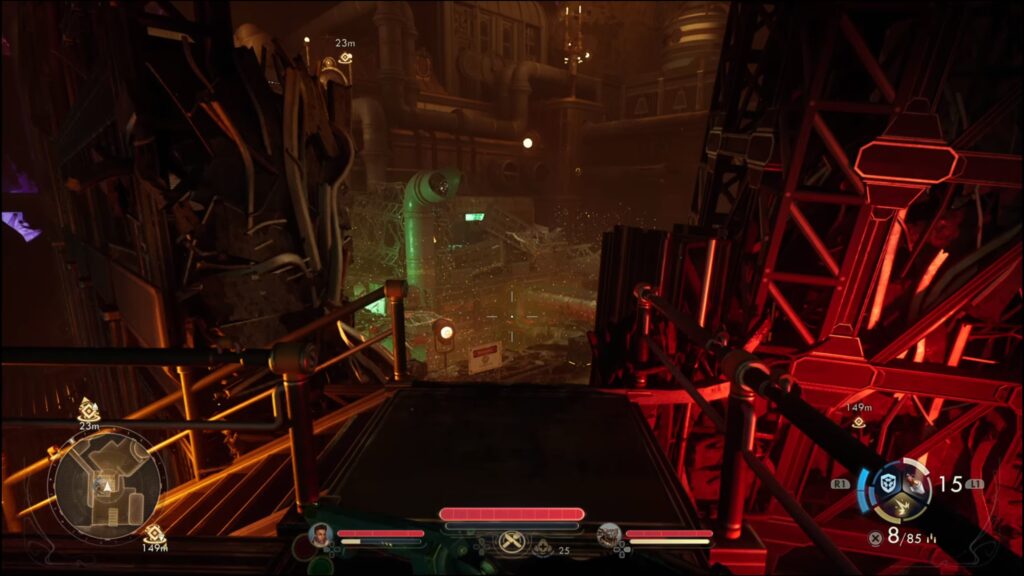Activate the yellow burst ability on the wheel
The width and height of the screenshot is (1024, 576).
click(x=902, y=509)
